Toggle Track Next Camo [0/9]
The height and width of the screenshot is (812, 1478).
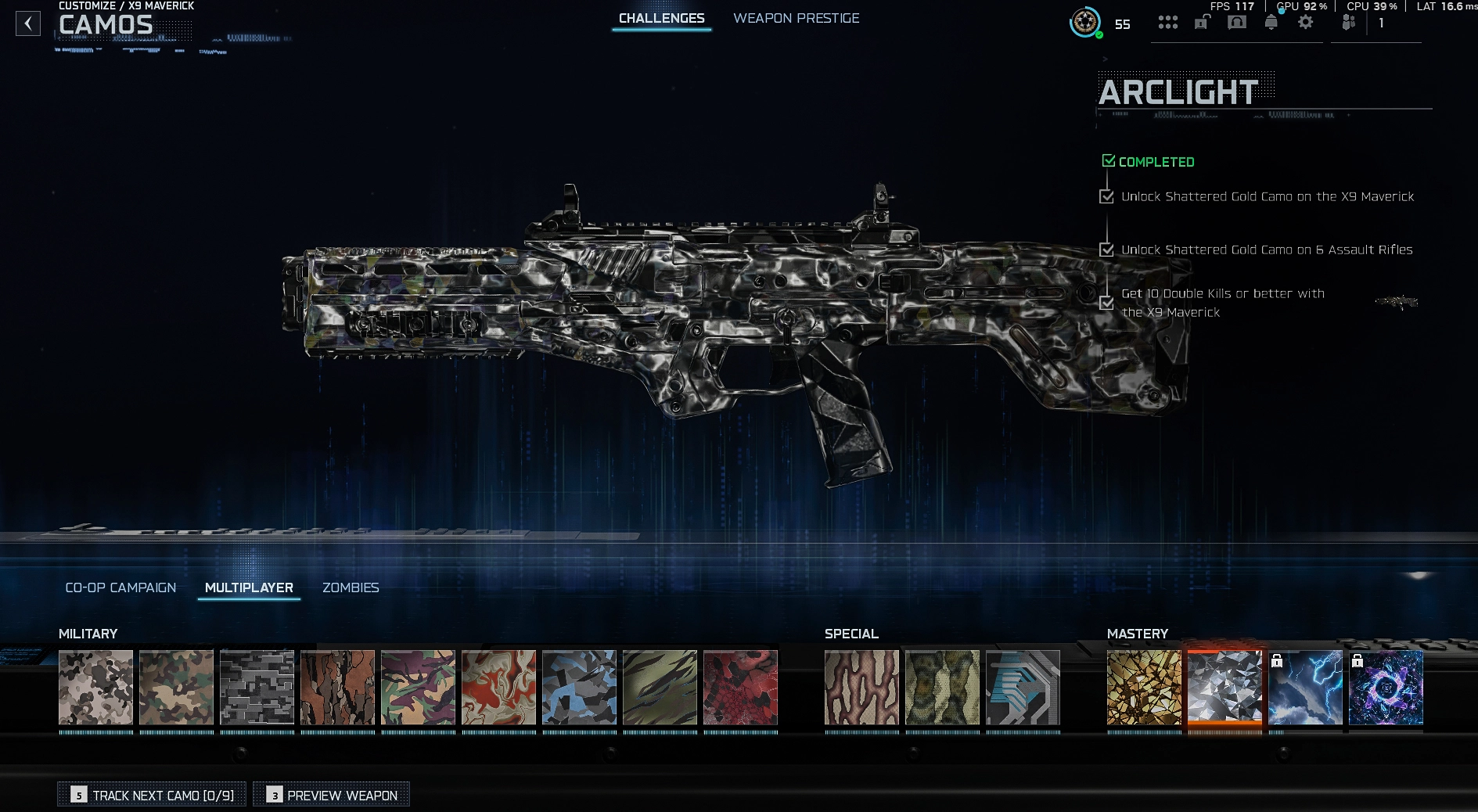[151, 795]
